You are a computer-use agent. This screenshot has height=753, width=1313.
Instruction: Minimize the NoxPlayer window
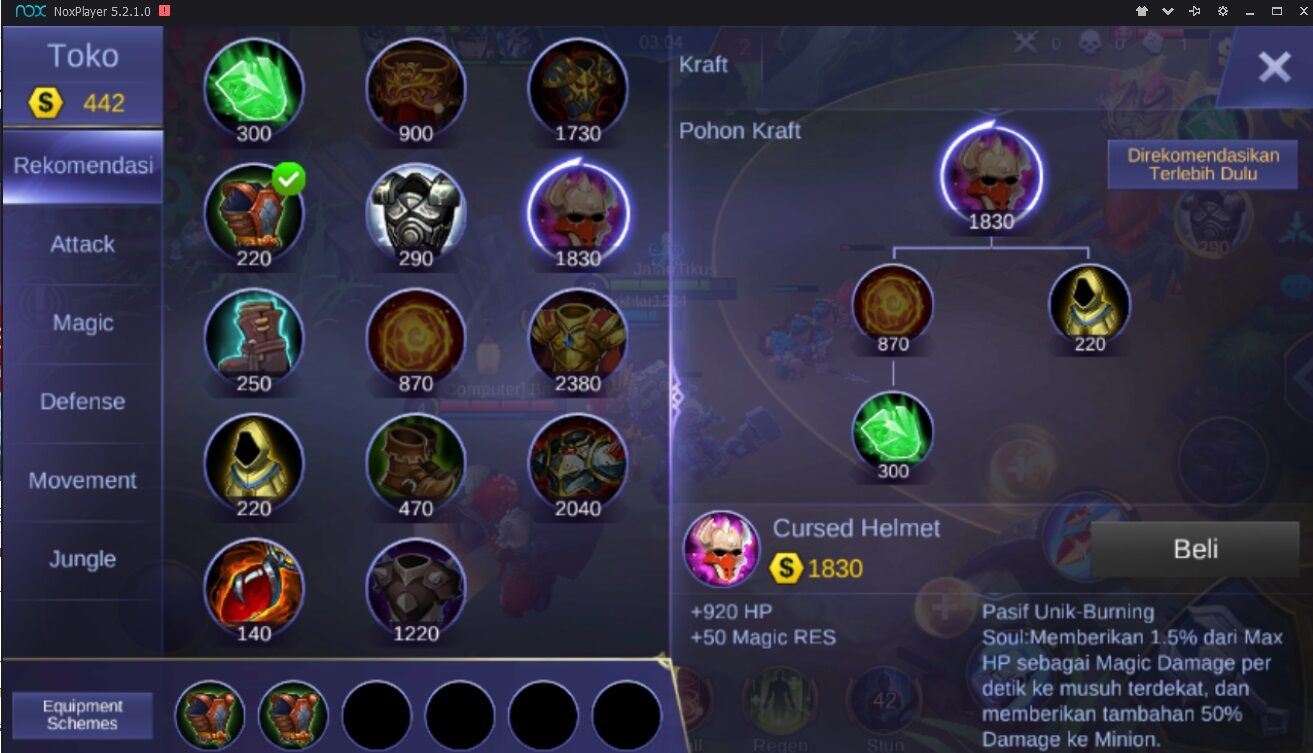tap(1249, 11)
